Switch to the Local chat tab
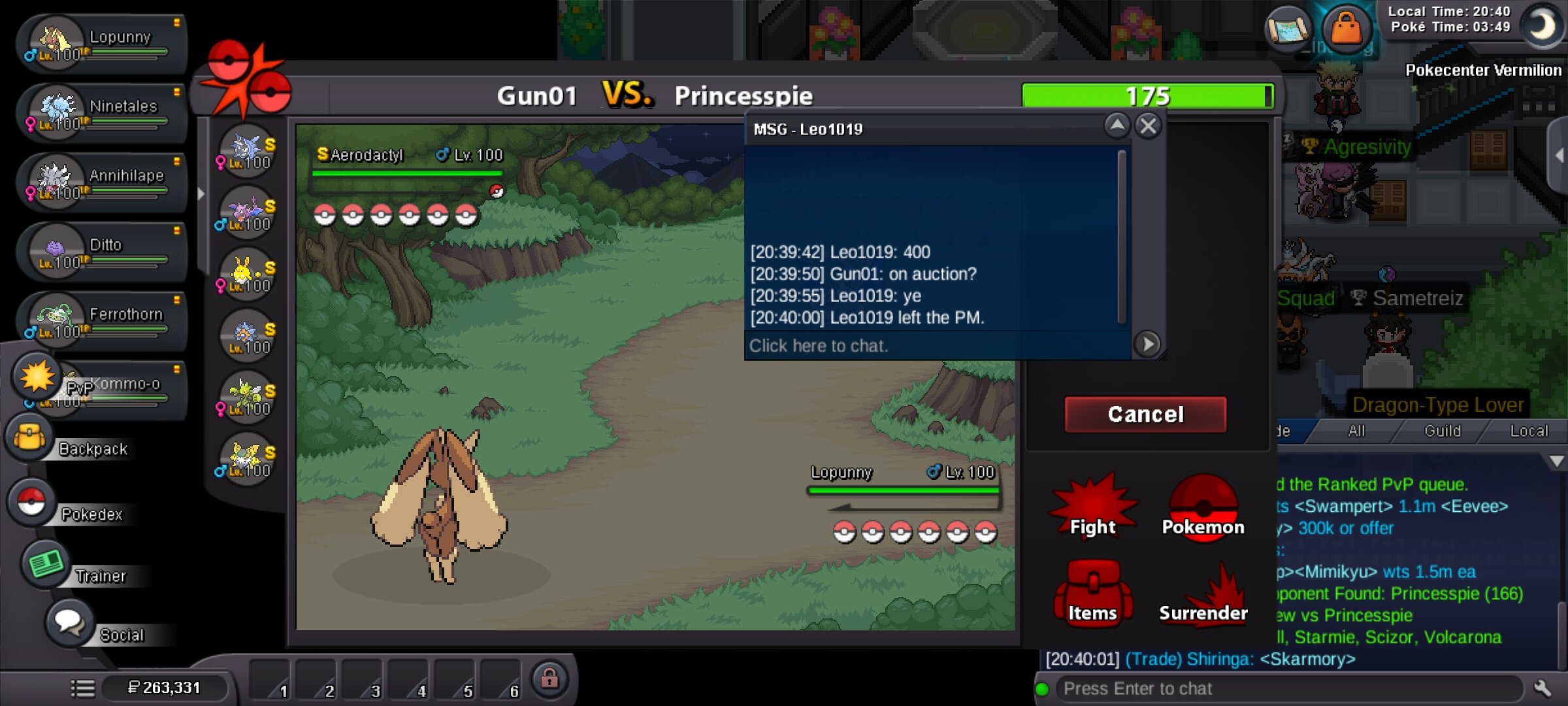This screenshot has height=706, width=1568. (x=1529, y=431)
